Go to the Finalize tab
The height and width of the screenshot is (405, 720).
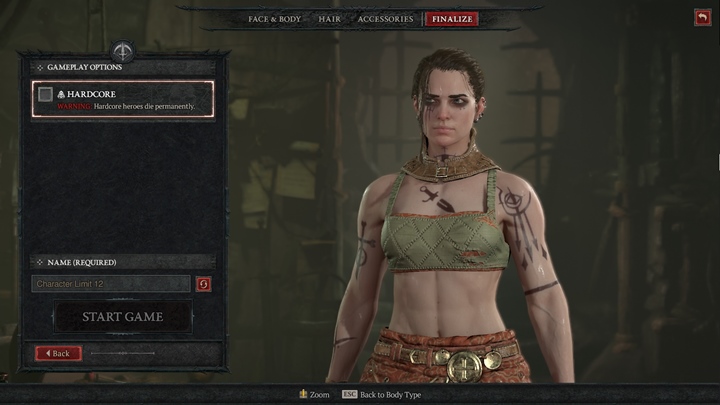coord(451,19)
